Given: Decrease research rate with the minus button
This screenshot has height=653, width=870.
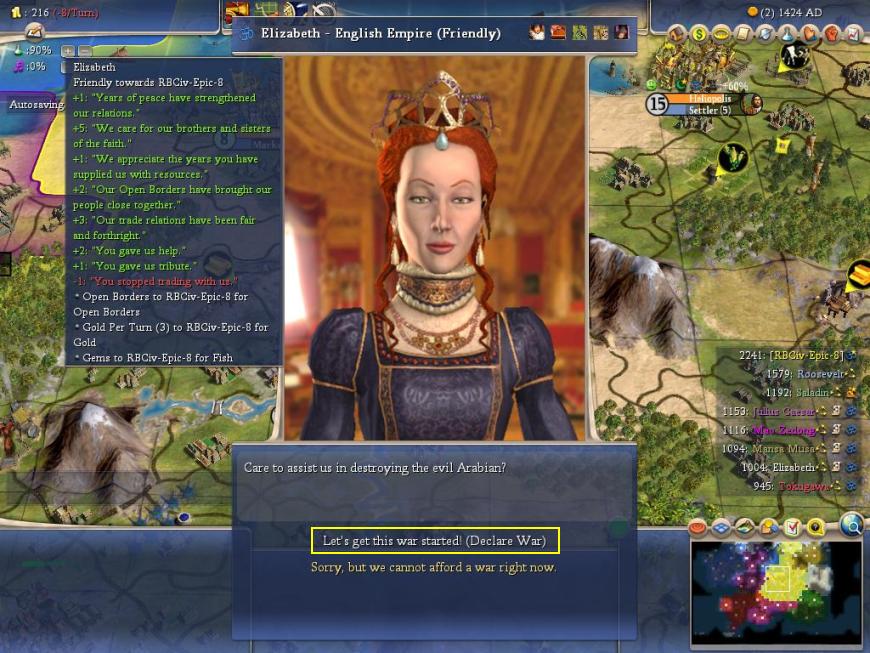Looking at the screenshot, I should 84,50.
